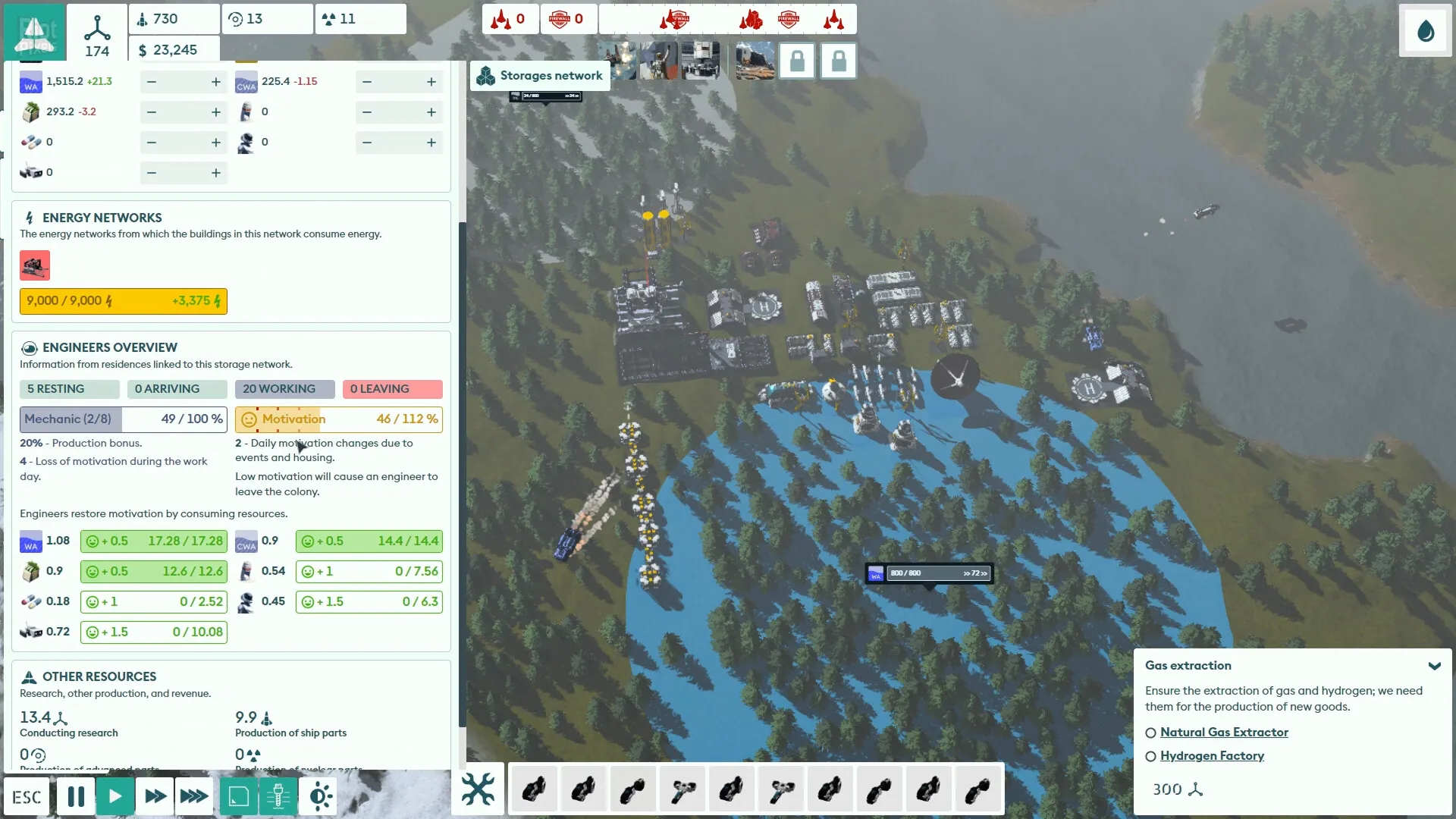Switch to double fast-forward speed
The height and width of the screenshot is (819, 1456).
(155, 797)
